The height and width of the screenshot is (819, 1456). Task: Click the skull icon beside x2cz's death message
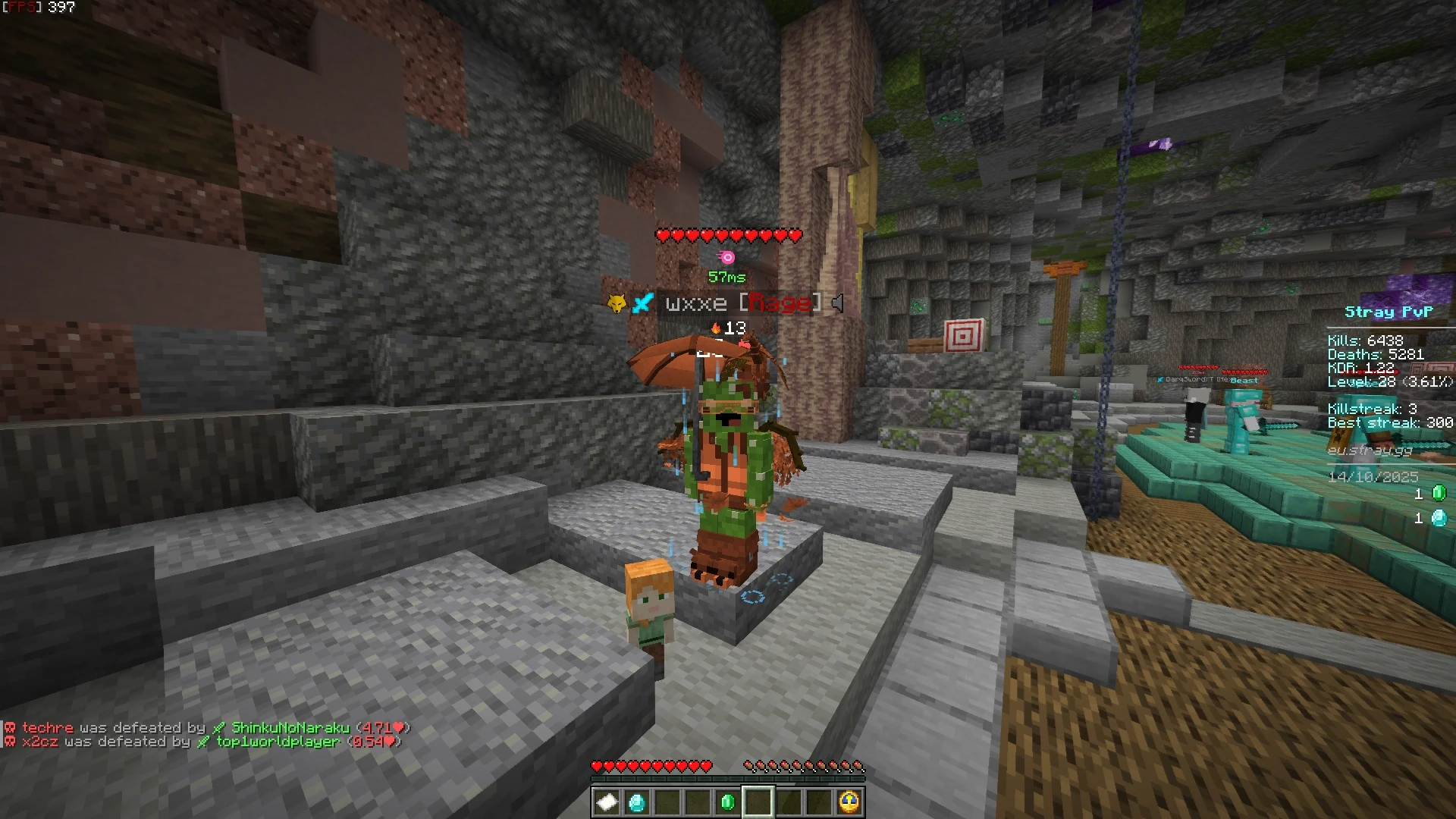pos(9,742)
